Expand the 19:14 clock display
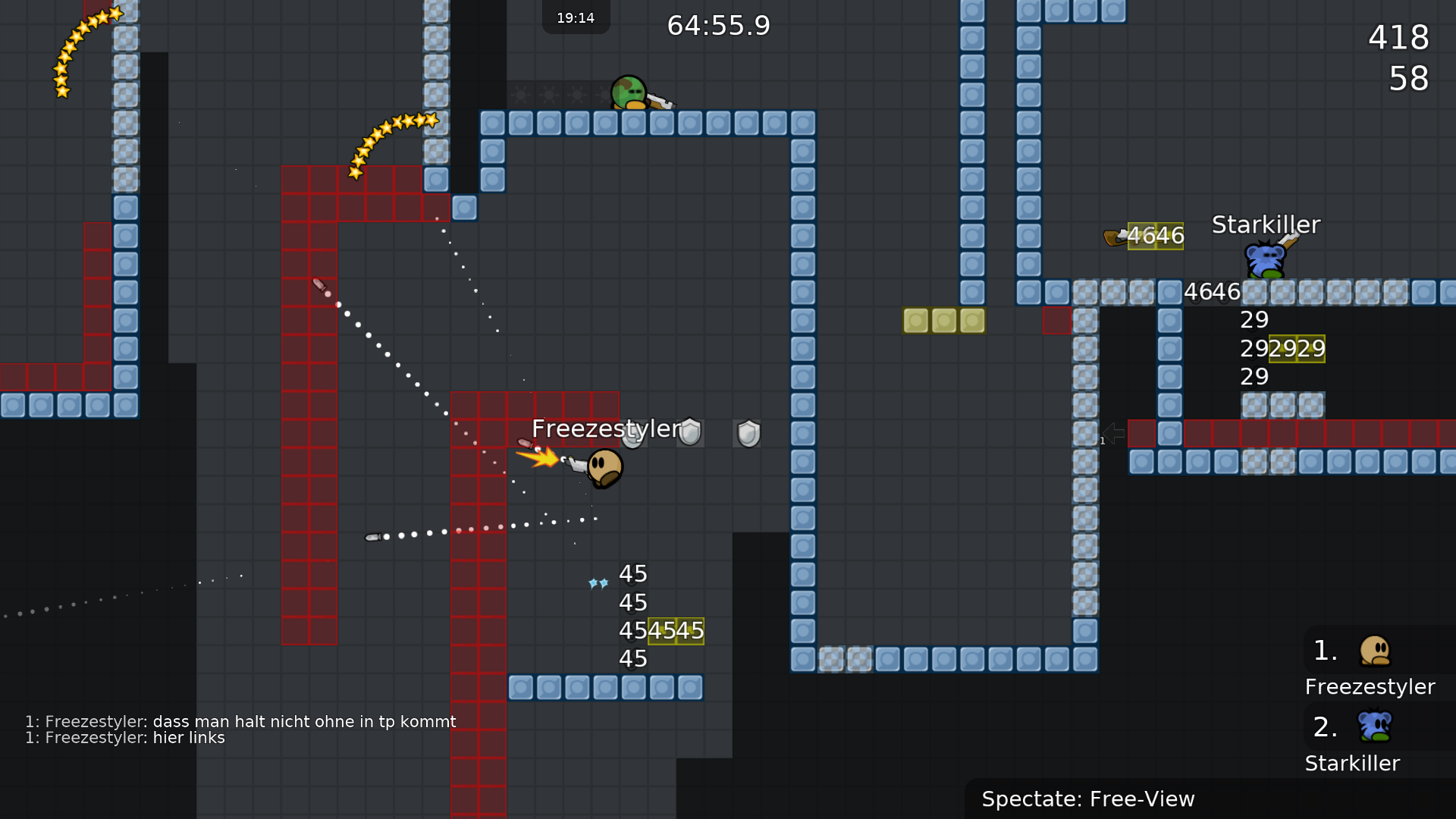The width and height of the screenshot is (1456, 819). 576,17
